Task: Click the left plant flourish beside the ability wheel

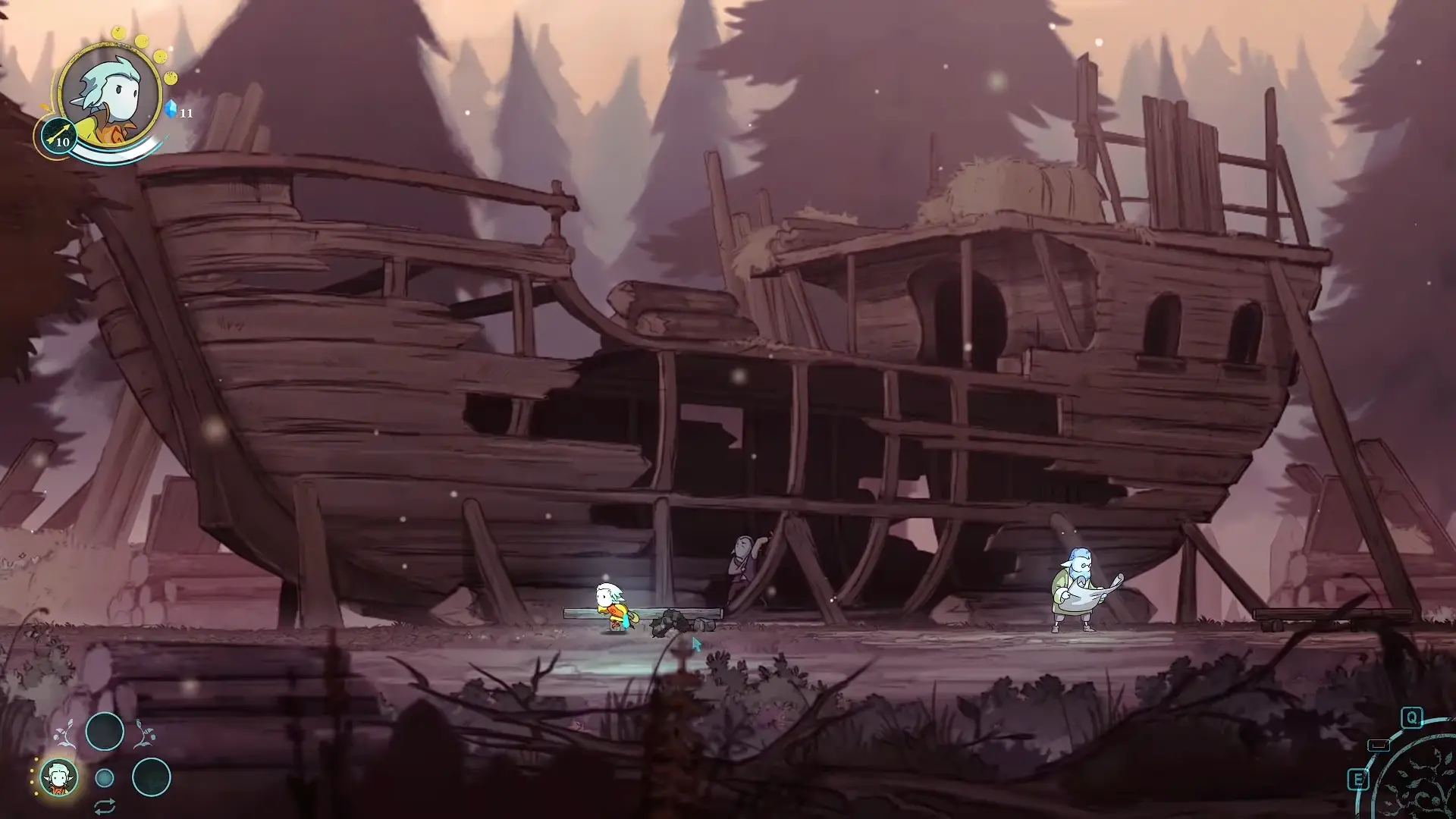Action: point(64,733)
